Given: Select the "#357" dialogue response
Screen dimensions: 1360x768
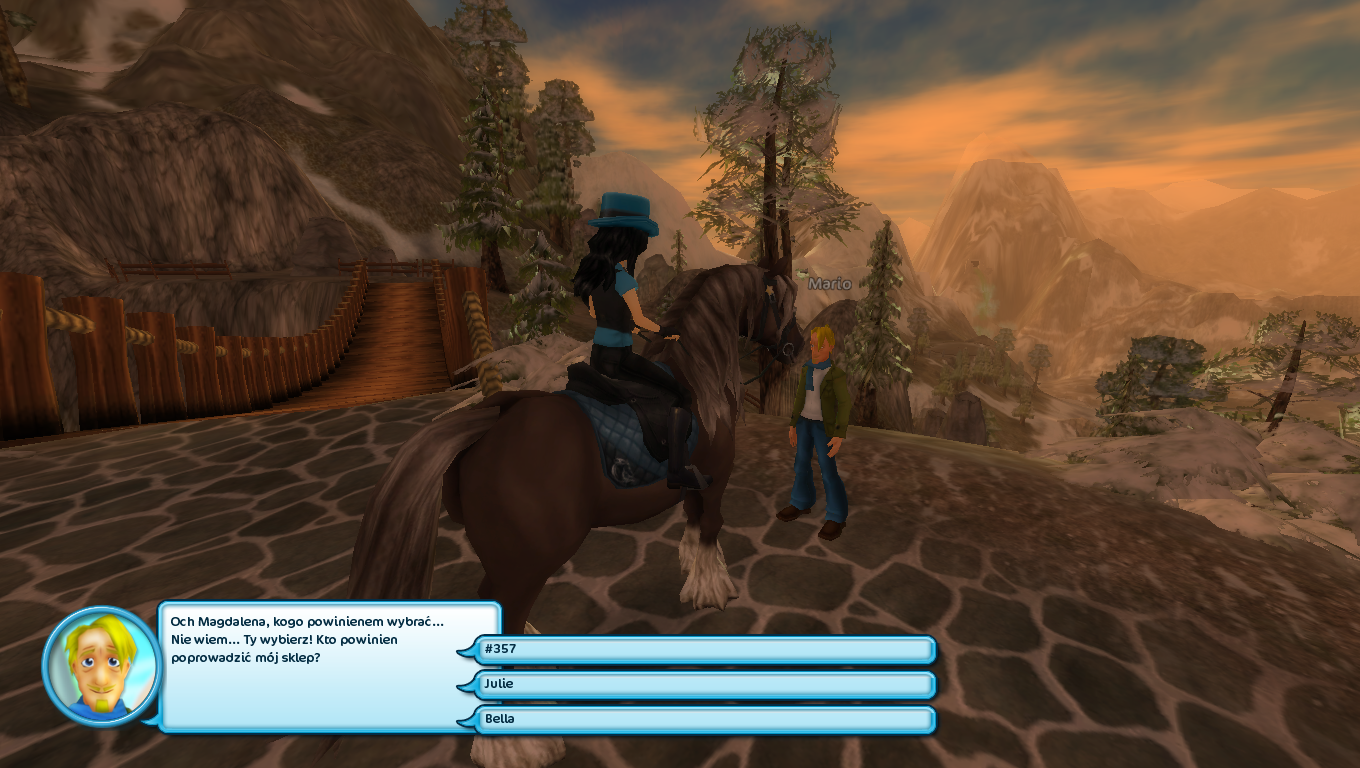Looking at the screenshot, I should (x=700, y=650).
